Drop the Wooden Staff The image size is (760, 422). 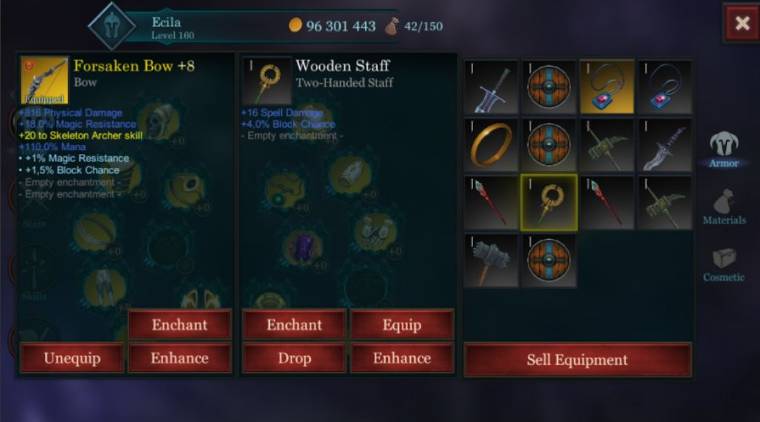[x=294, y=358]
